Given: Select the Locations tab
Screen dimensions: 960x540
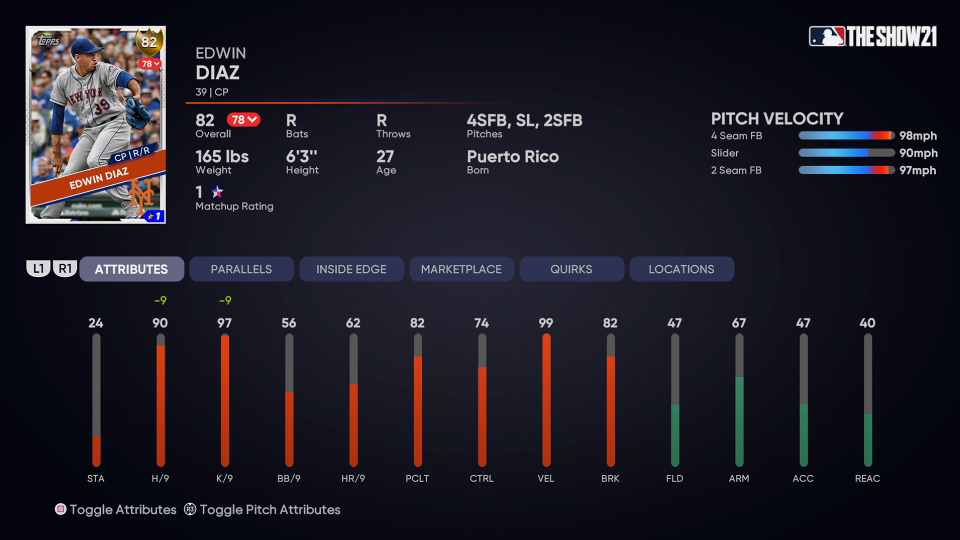Looking at the screenshot, I should coord(681,269).
